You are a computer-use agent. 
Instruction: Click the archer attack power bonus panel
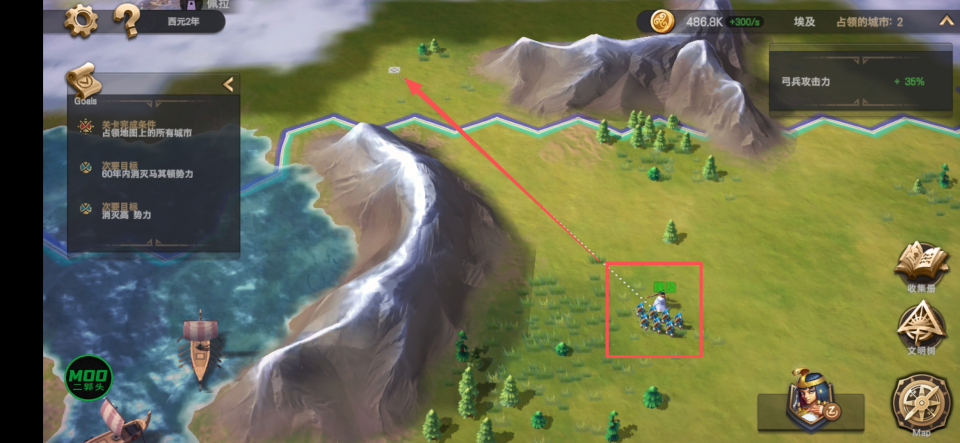point(856,81)
